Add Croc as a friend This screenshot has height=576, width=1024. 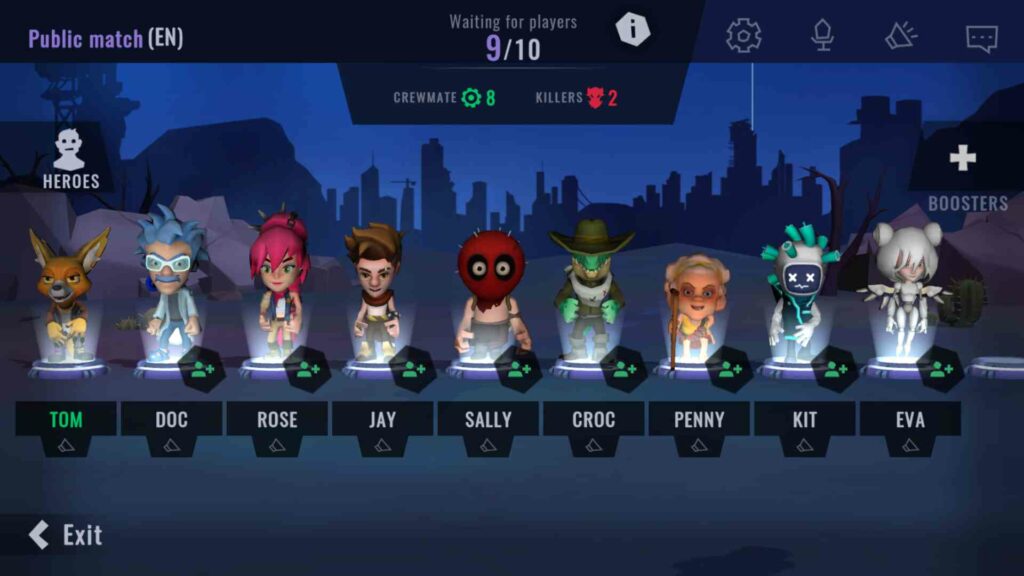coord(624,370)
